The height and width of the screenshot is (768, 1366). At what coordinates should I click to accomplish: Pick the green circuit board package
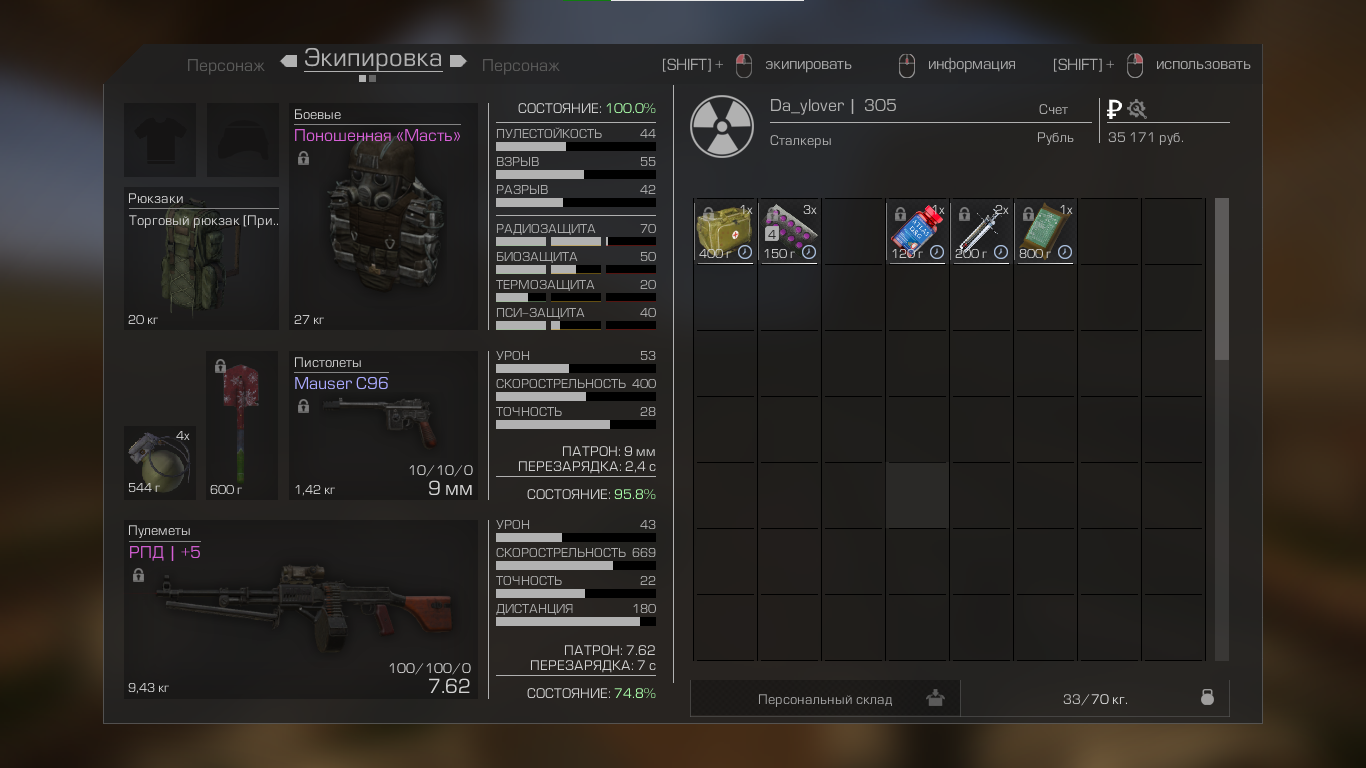1045,231
